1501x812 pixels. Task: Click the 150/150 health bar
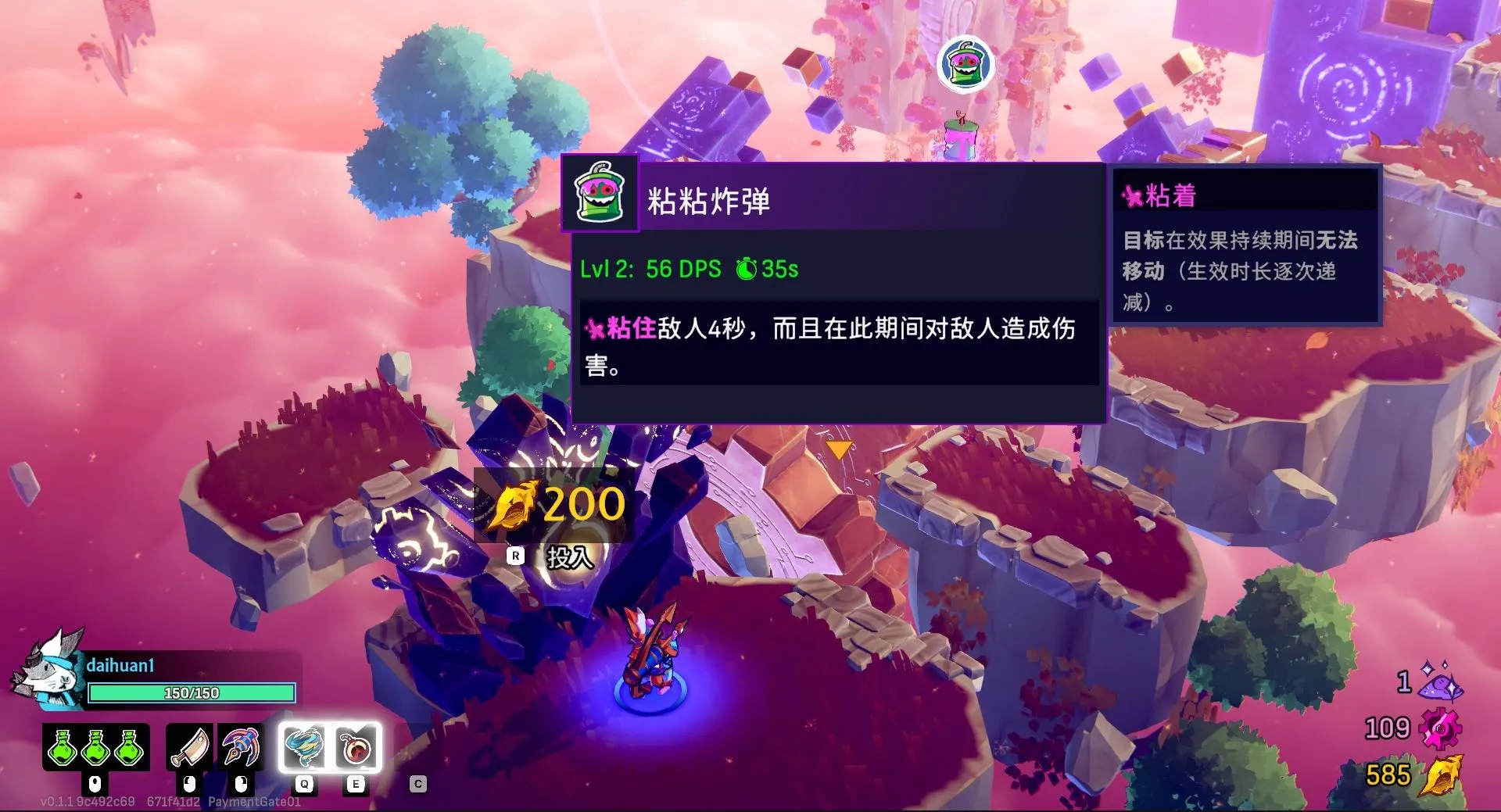click(x=192, y=693)
